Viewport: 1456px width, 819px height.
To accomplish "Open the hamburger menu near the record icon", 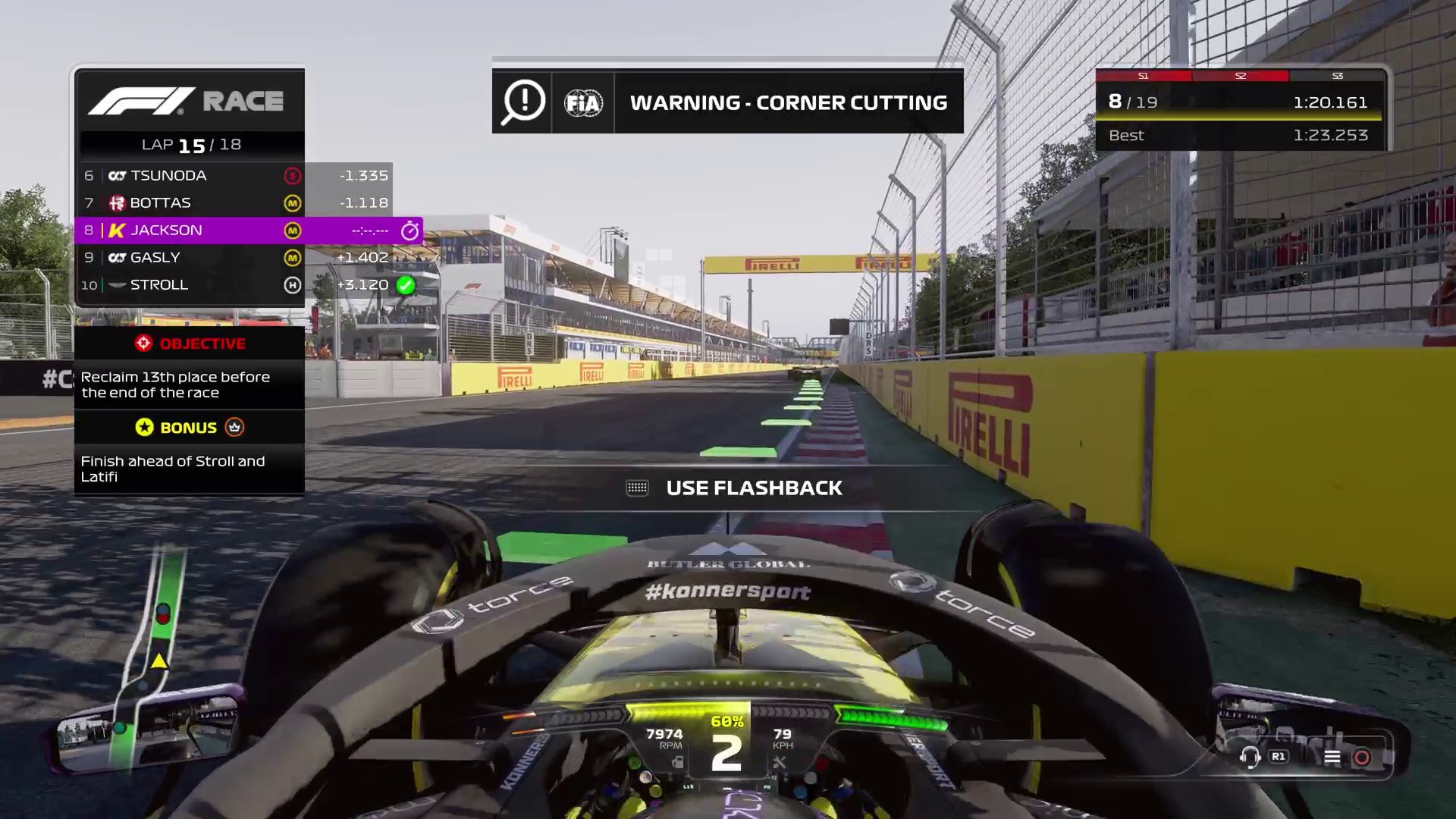I will point(1332,756).
